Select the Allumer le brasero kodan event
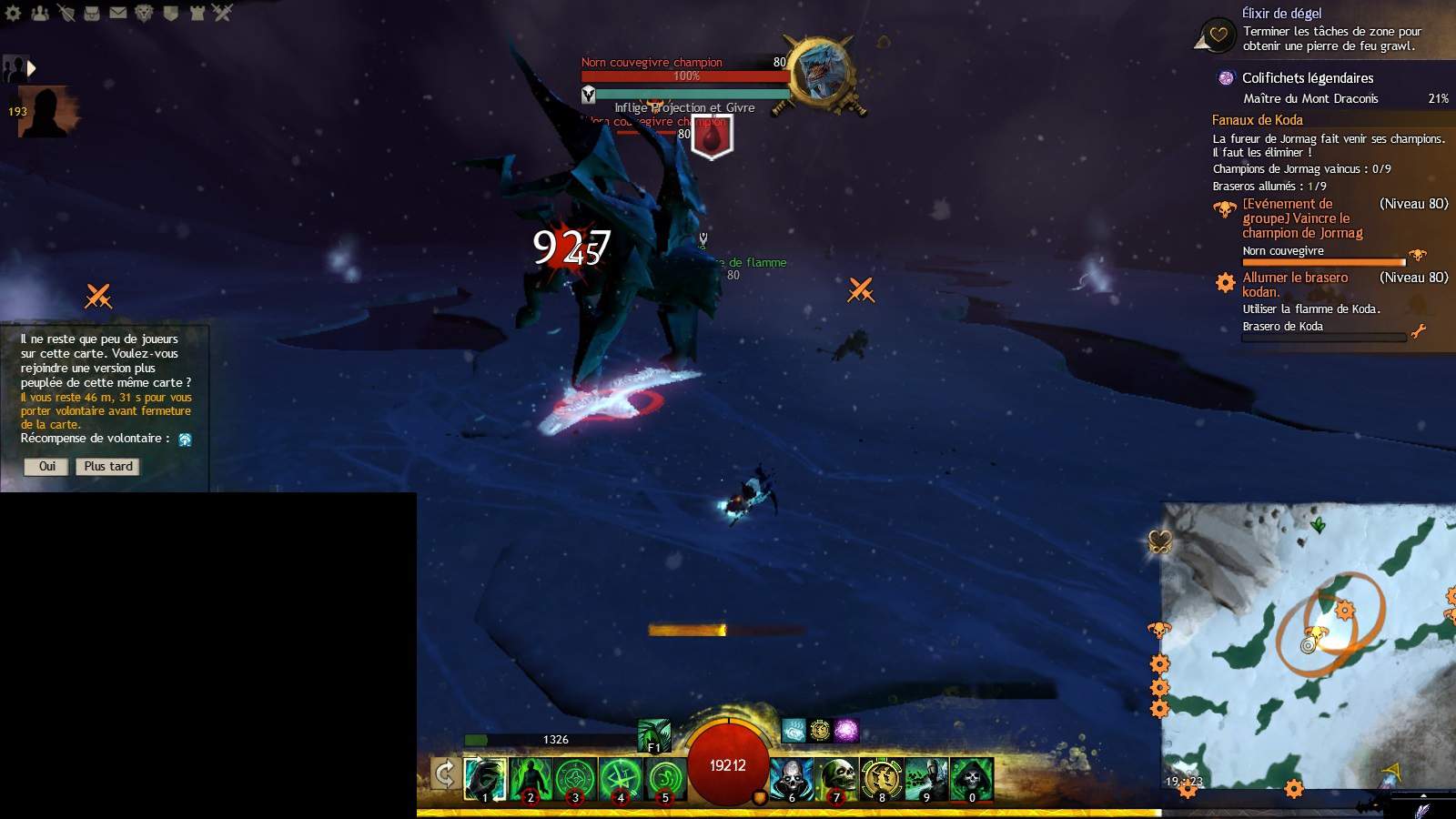The width and height of the screenshot is (1456, 819). [1295, 284]
